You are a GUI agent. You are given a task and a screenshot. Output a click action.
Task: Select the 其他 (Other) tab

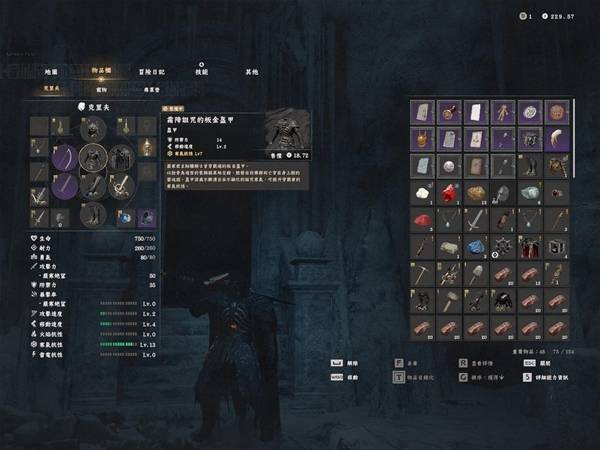(x=252, y=72)
